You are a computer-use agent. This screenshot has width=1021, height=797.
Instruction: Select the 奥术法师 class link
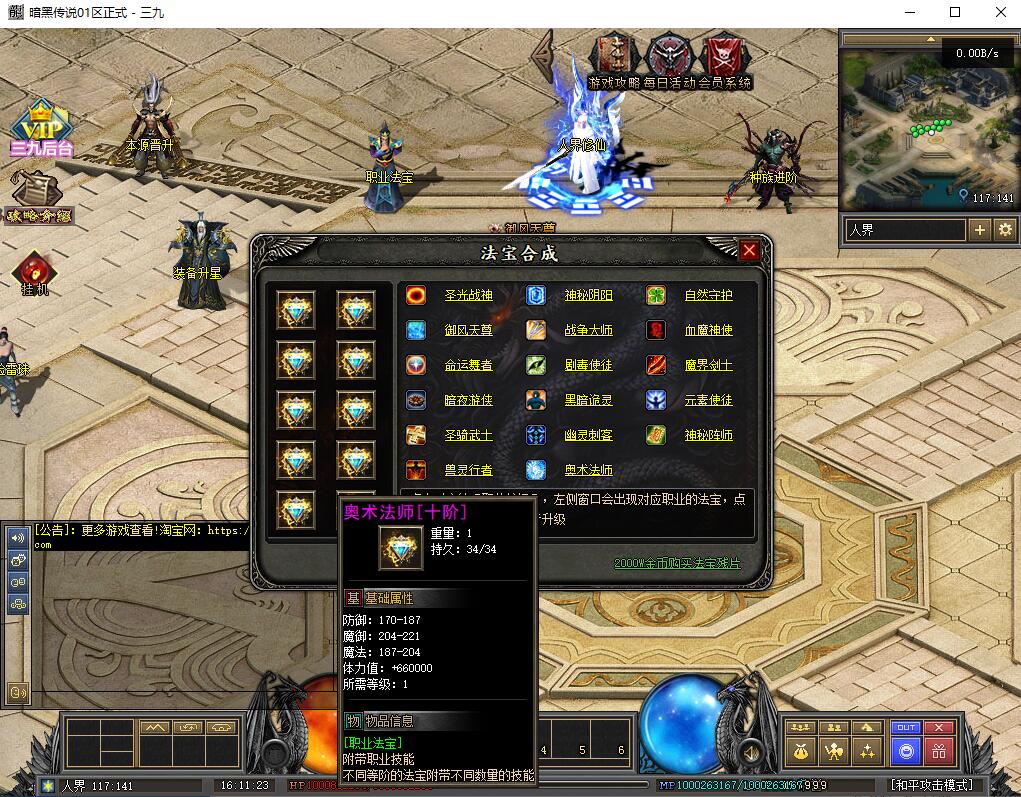click(x=588, y=470)
